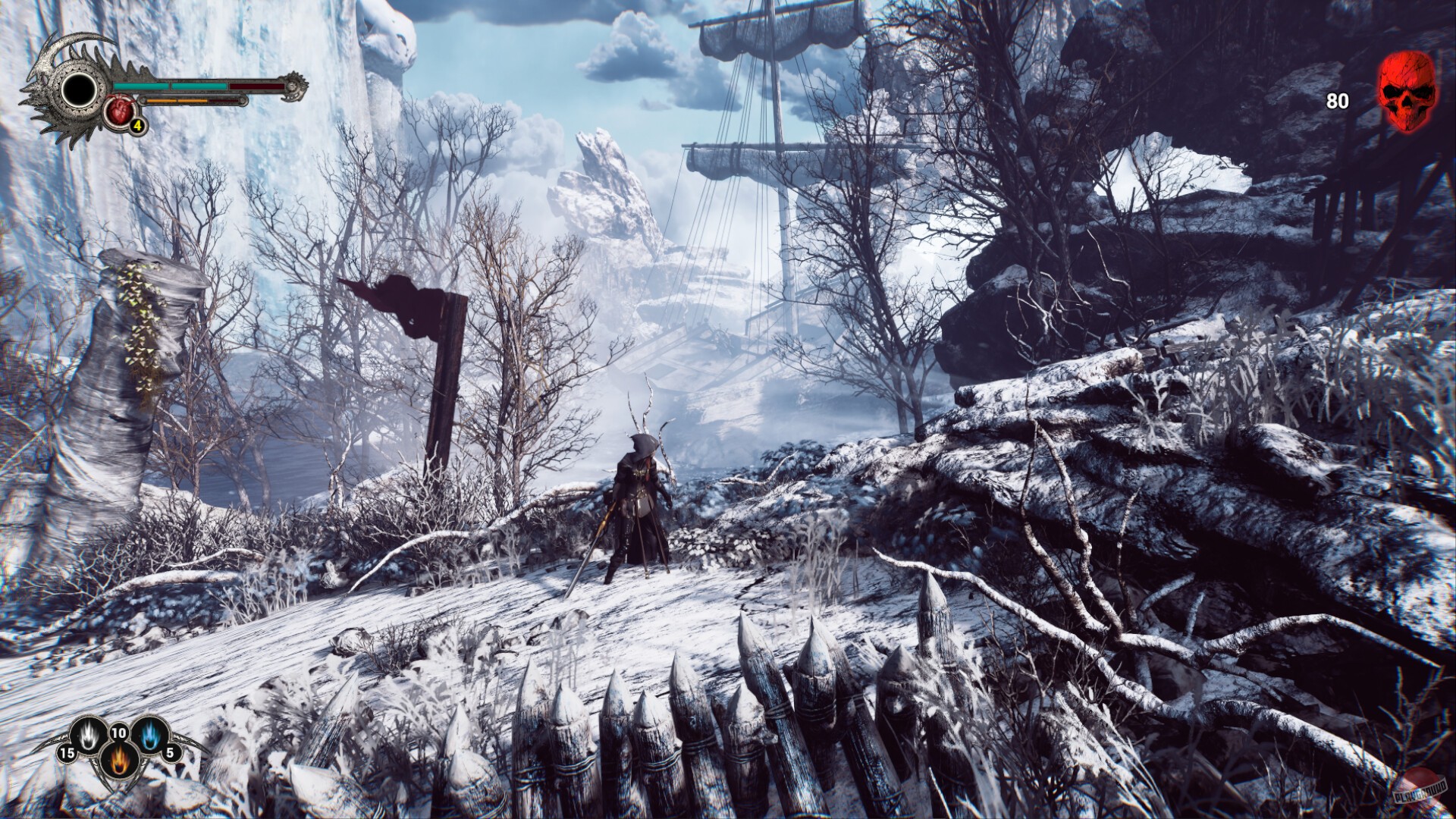Screen dimensions: 1456x819
Task: Toggle the blue flame ammo counter showing 5
Action: tap(171, 754)
